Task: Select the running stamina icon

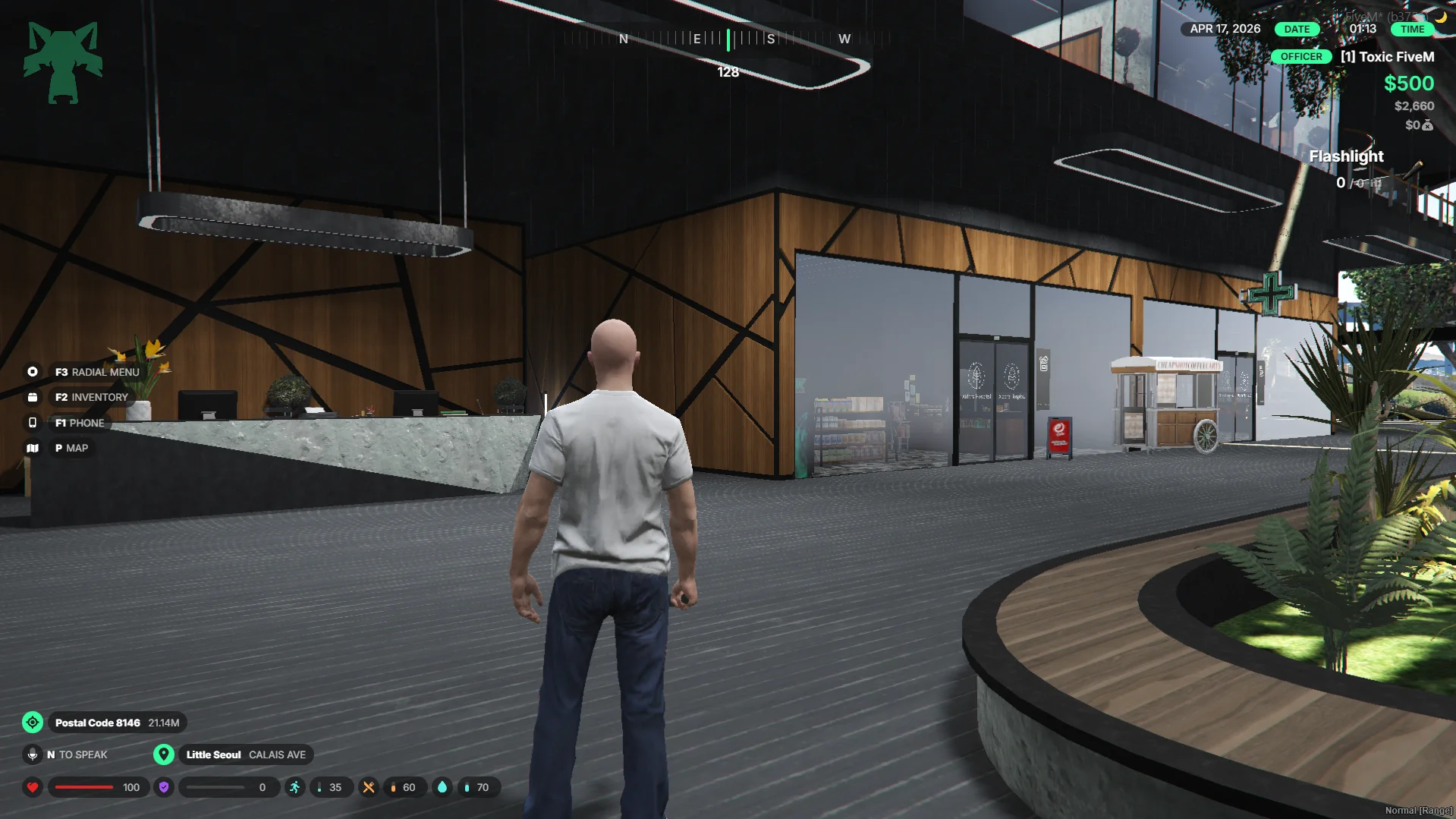Action: tap(295, 787)
